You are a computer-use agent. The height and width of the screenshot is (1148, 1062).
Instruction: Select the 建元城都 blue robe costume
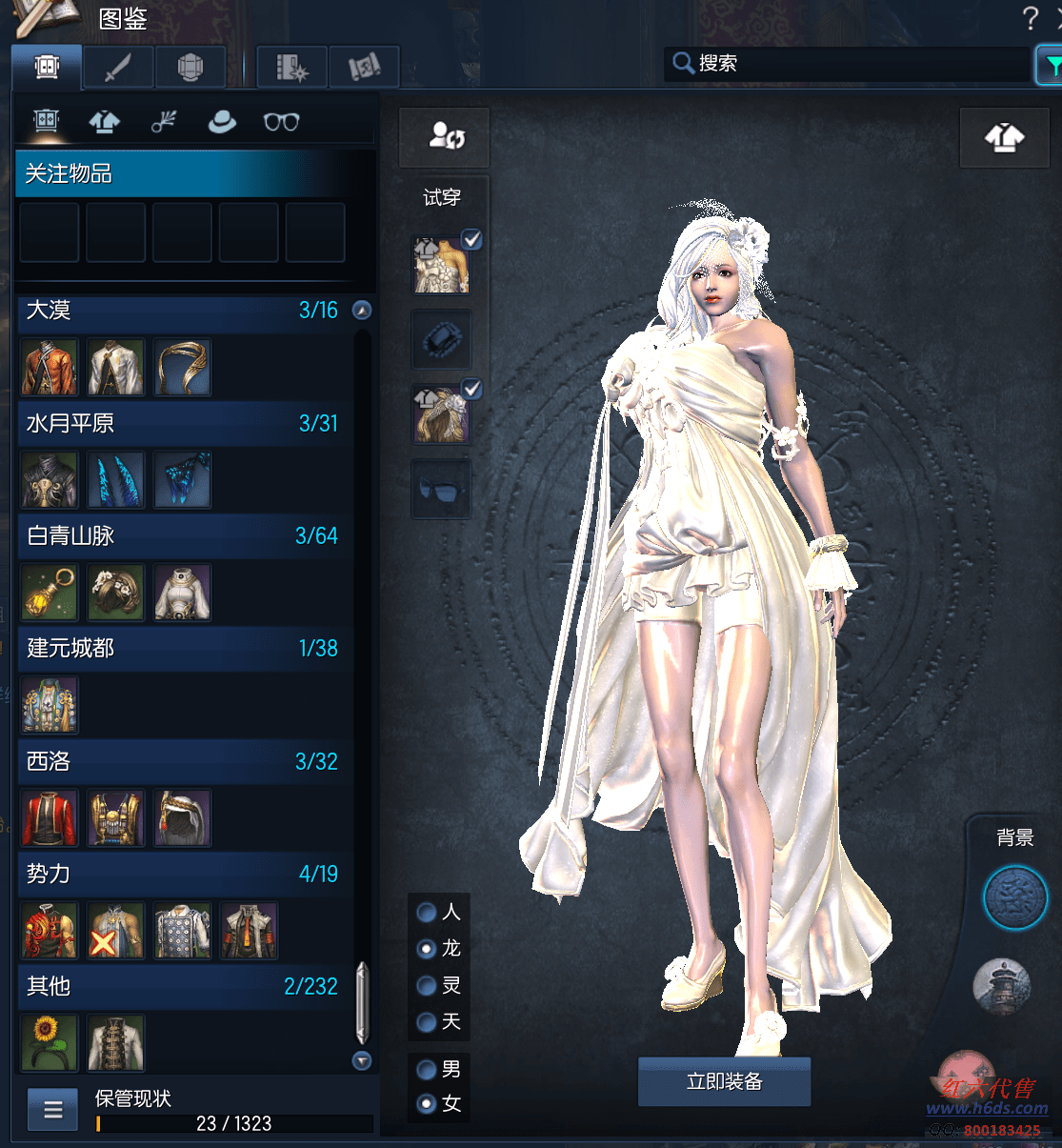[50, 705]
